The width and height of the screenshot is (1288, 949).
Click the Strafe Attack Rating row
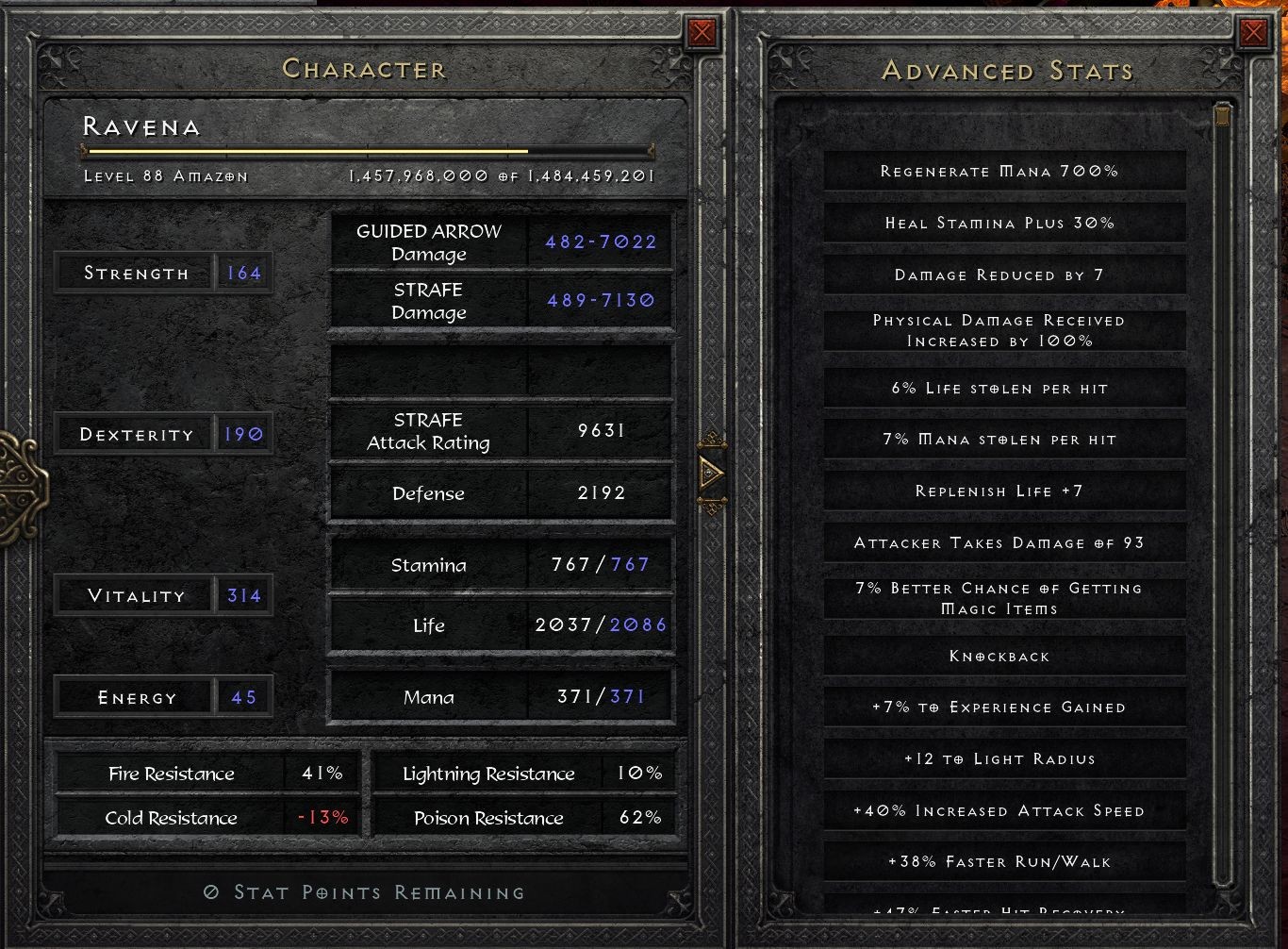[x=501, y=431]
